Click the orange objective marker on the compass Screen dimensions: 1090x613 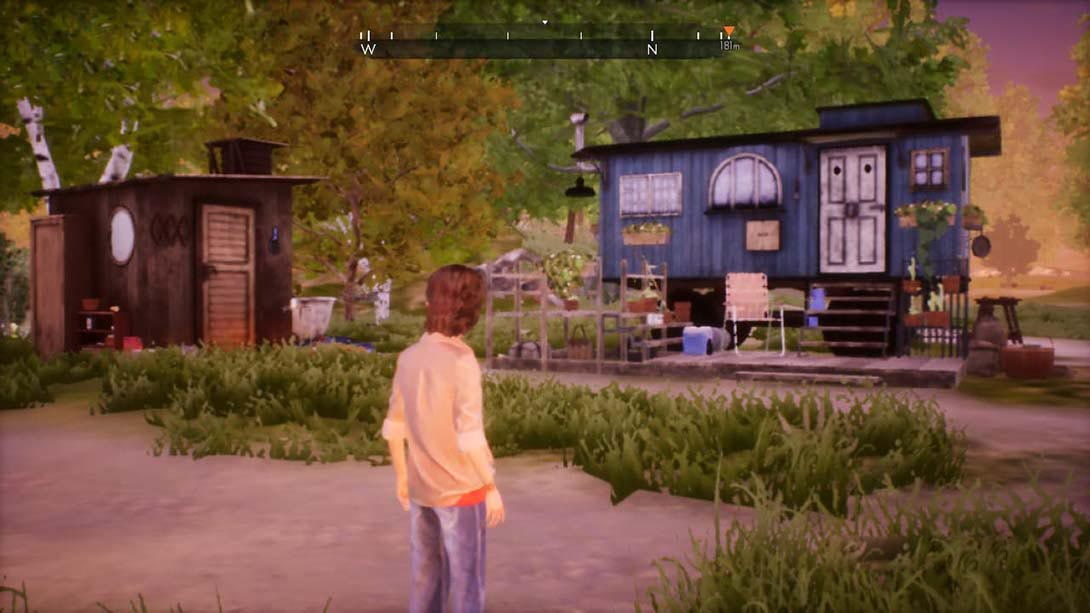coord(728,32)
